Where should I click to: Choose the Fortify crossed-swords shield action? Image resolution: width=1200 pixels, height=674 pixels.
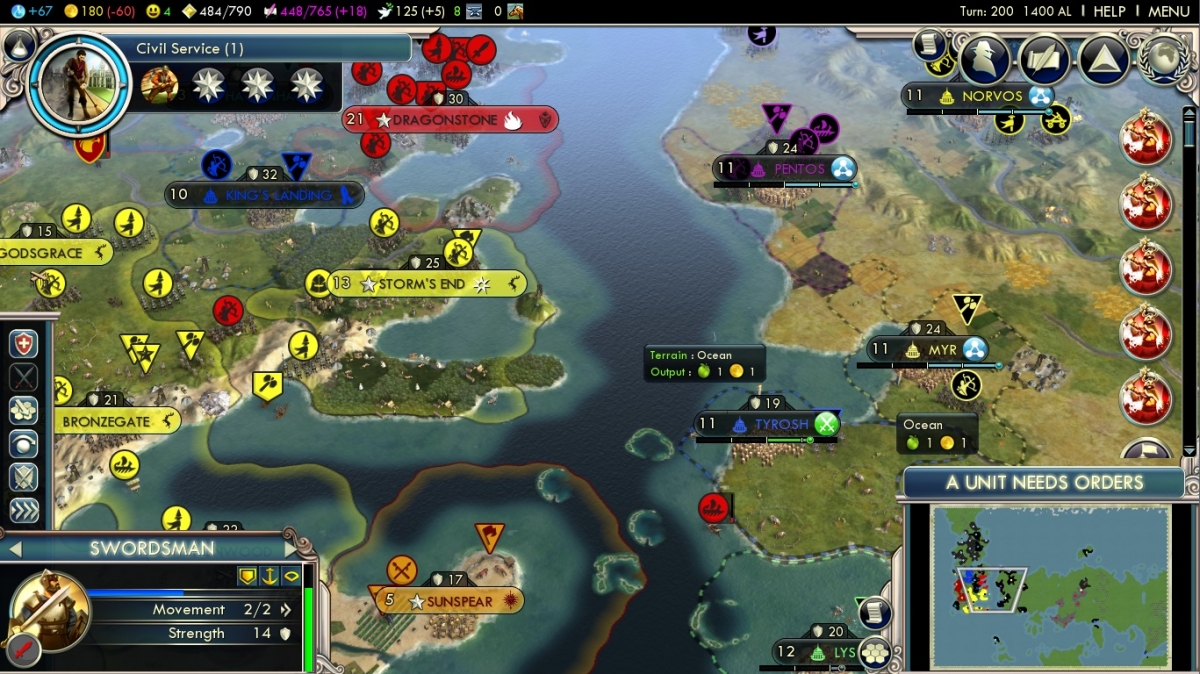24,476
